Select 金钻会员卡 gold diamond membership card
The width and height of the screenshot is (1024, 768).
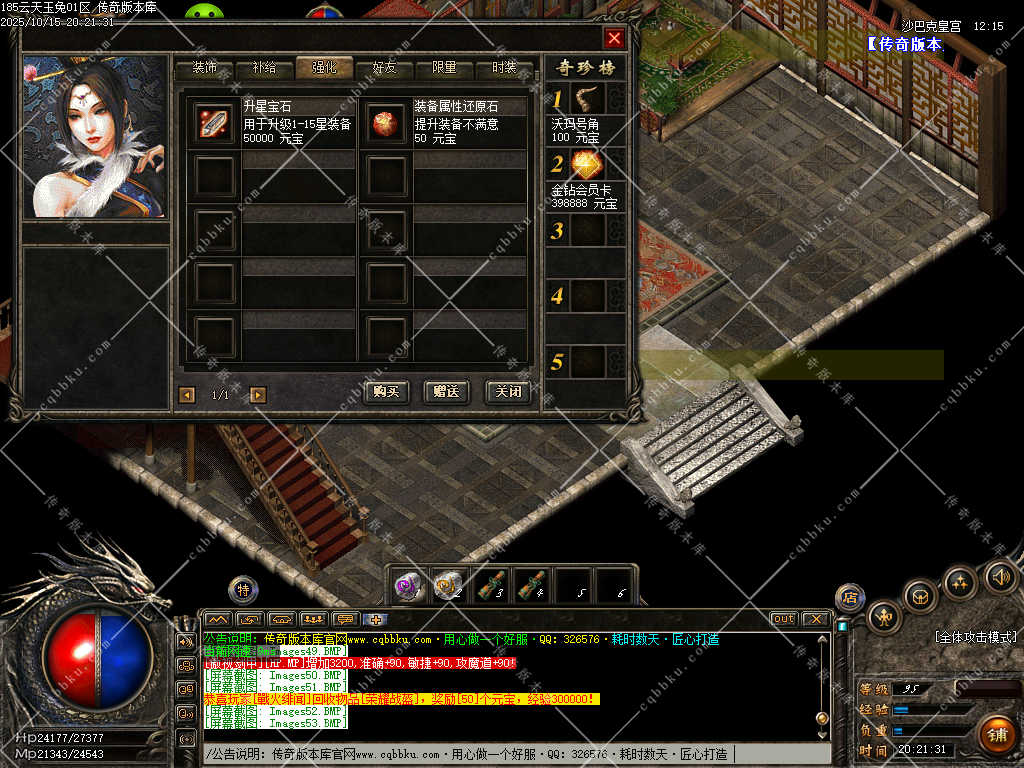[587, 164]
